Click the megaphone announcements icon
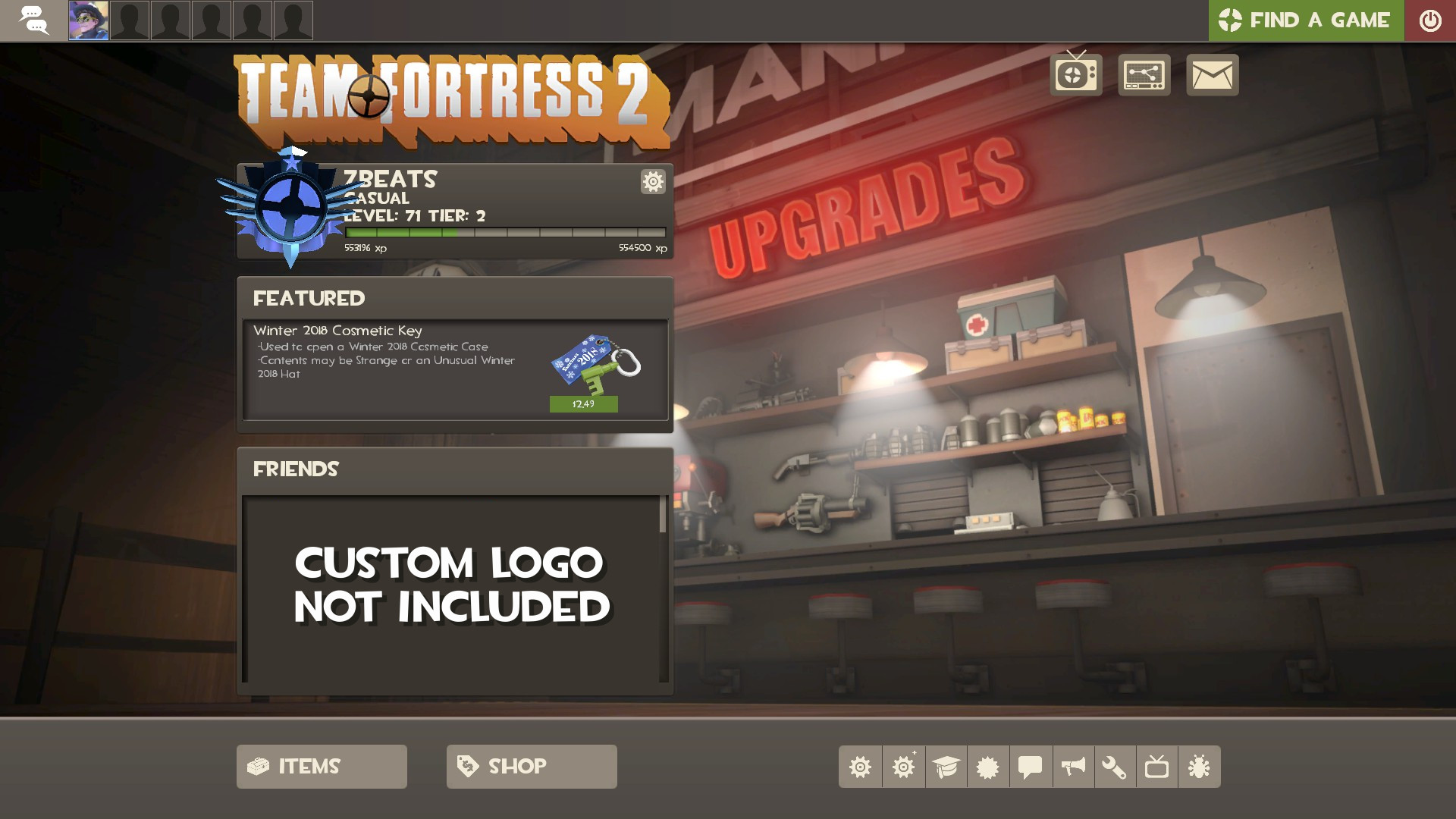1456x819 pixels. [1073, 767]
